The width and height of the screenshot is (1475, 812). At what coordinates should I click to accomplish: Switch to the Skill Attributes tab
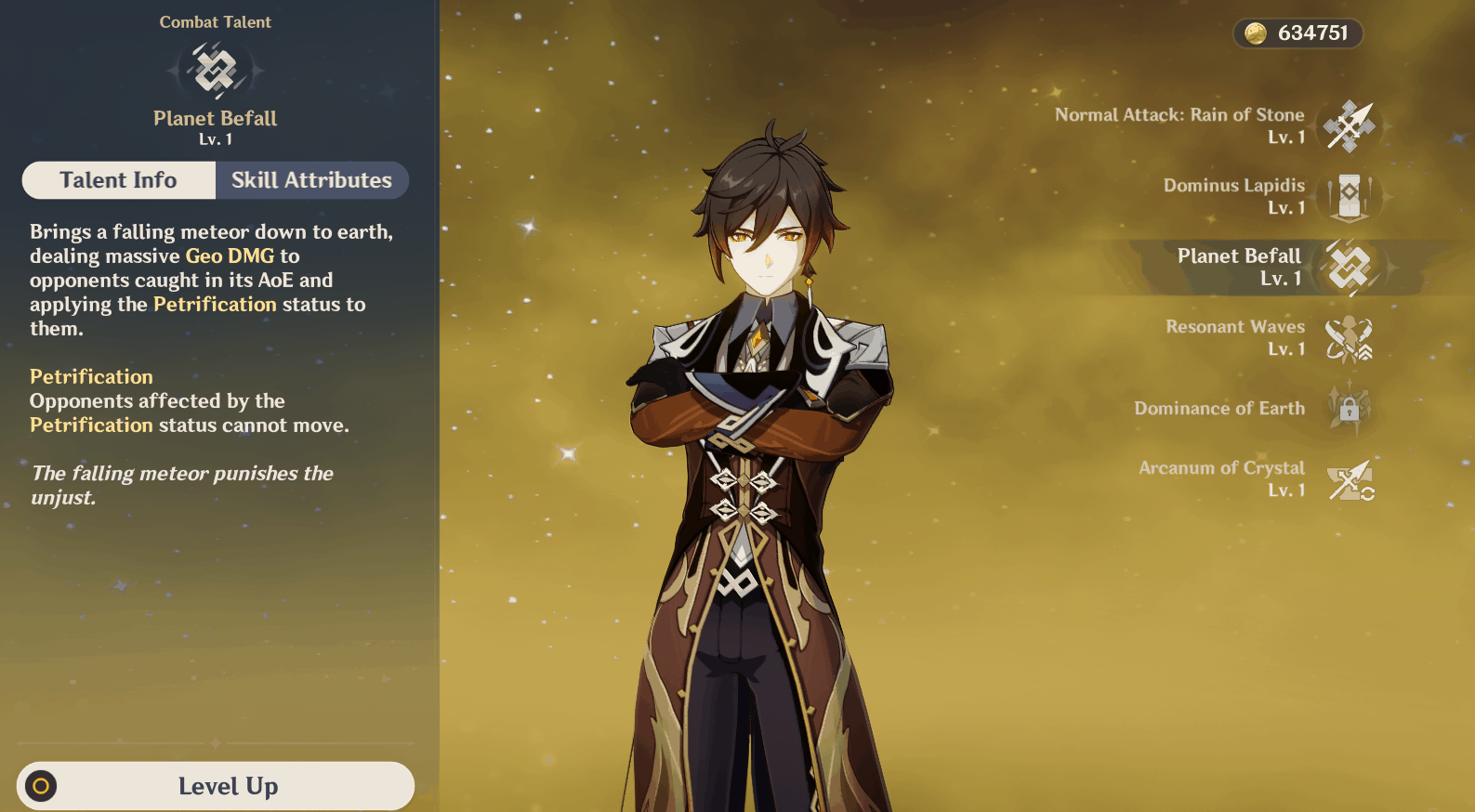311,180
